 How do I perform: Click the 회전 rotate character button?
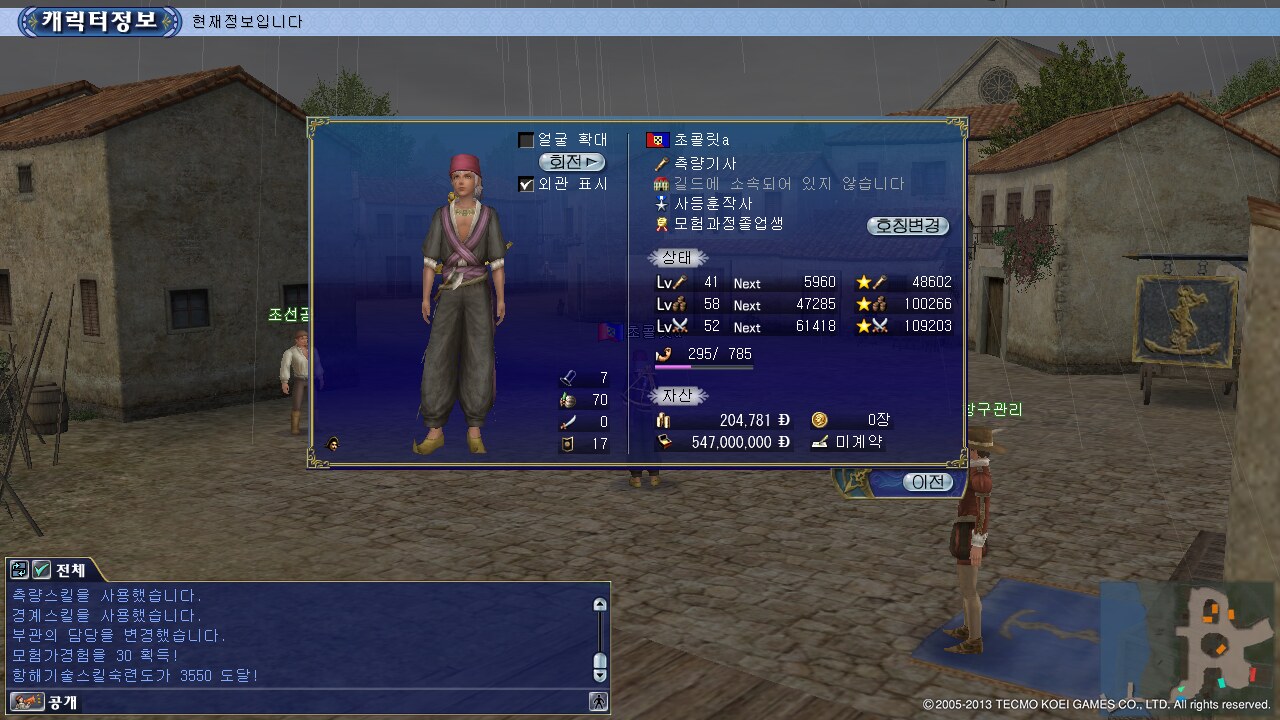pos(571,162)
